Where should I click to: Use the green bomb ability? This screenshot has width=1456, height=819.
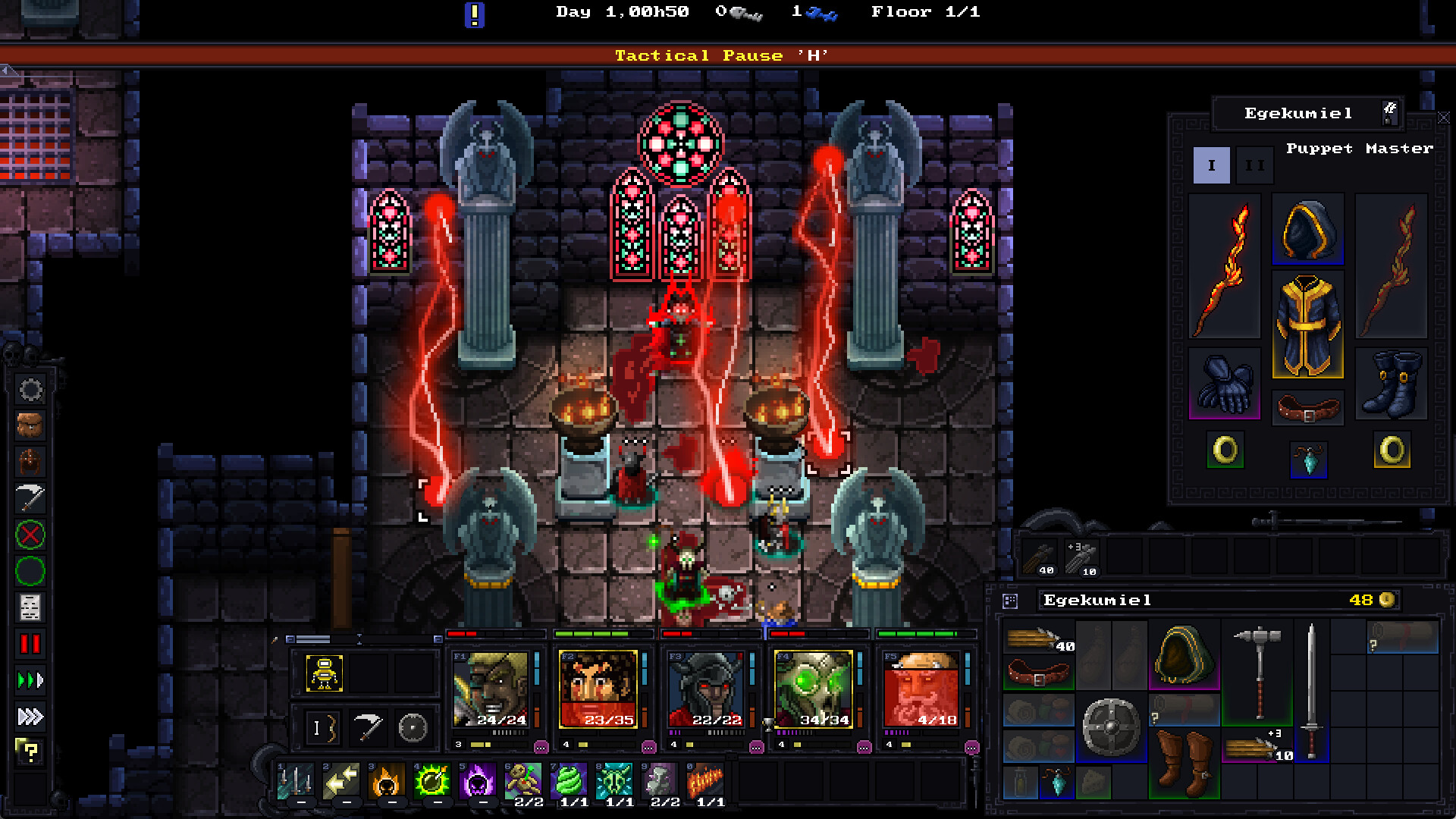coord(433,781)
